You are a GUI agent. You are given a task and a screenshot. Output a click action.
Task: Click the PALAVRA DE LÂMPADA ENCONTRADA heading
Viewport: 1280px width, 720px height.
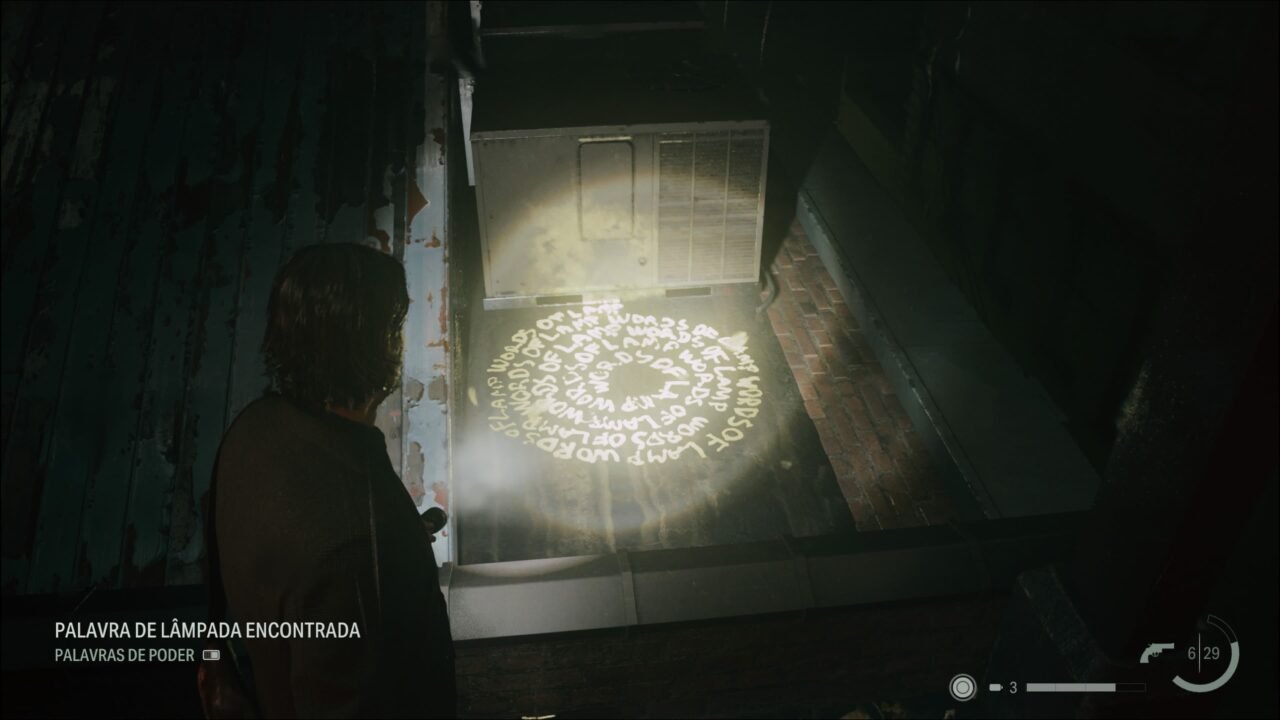(207, 631)
